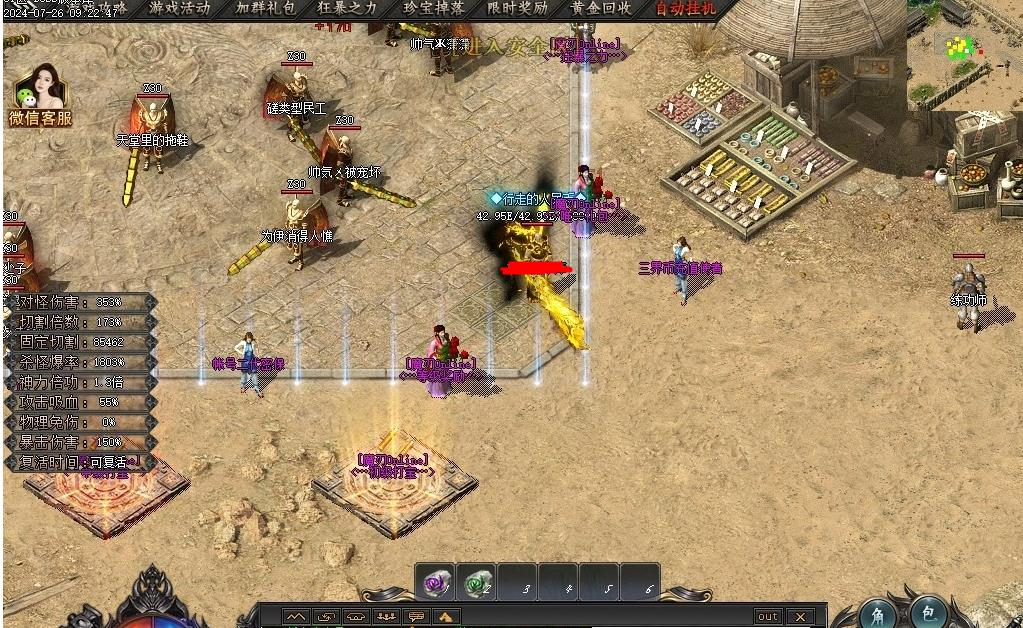Open the bag with the 包 button
The height and width of the screenshot is (628, 1023).
[928, 613]
